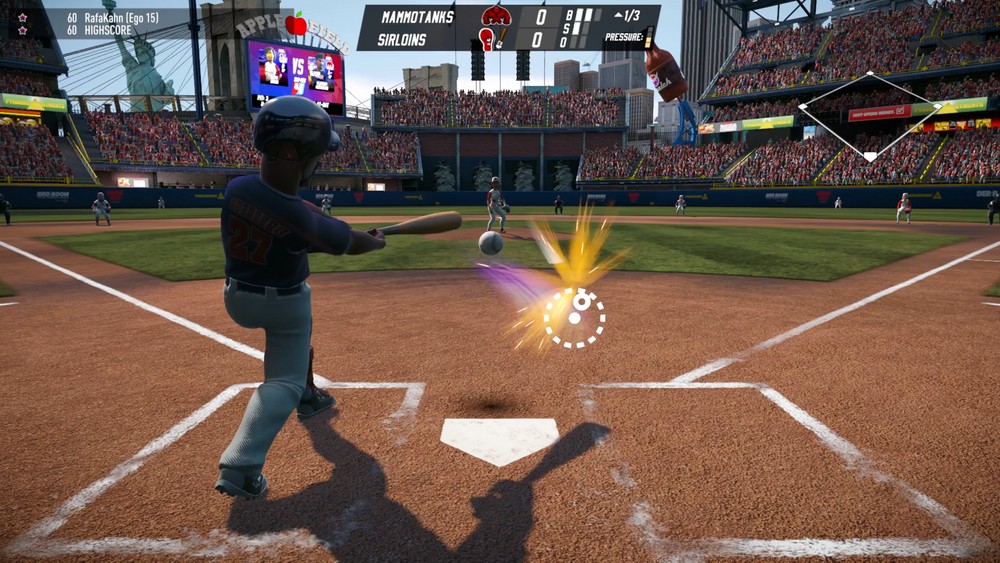
Task: Click the base runner diamond indicator
Action: (x=870, y=115)
